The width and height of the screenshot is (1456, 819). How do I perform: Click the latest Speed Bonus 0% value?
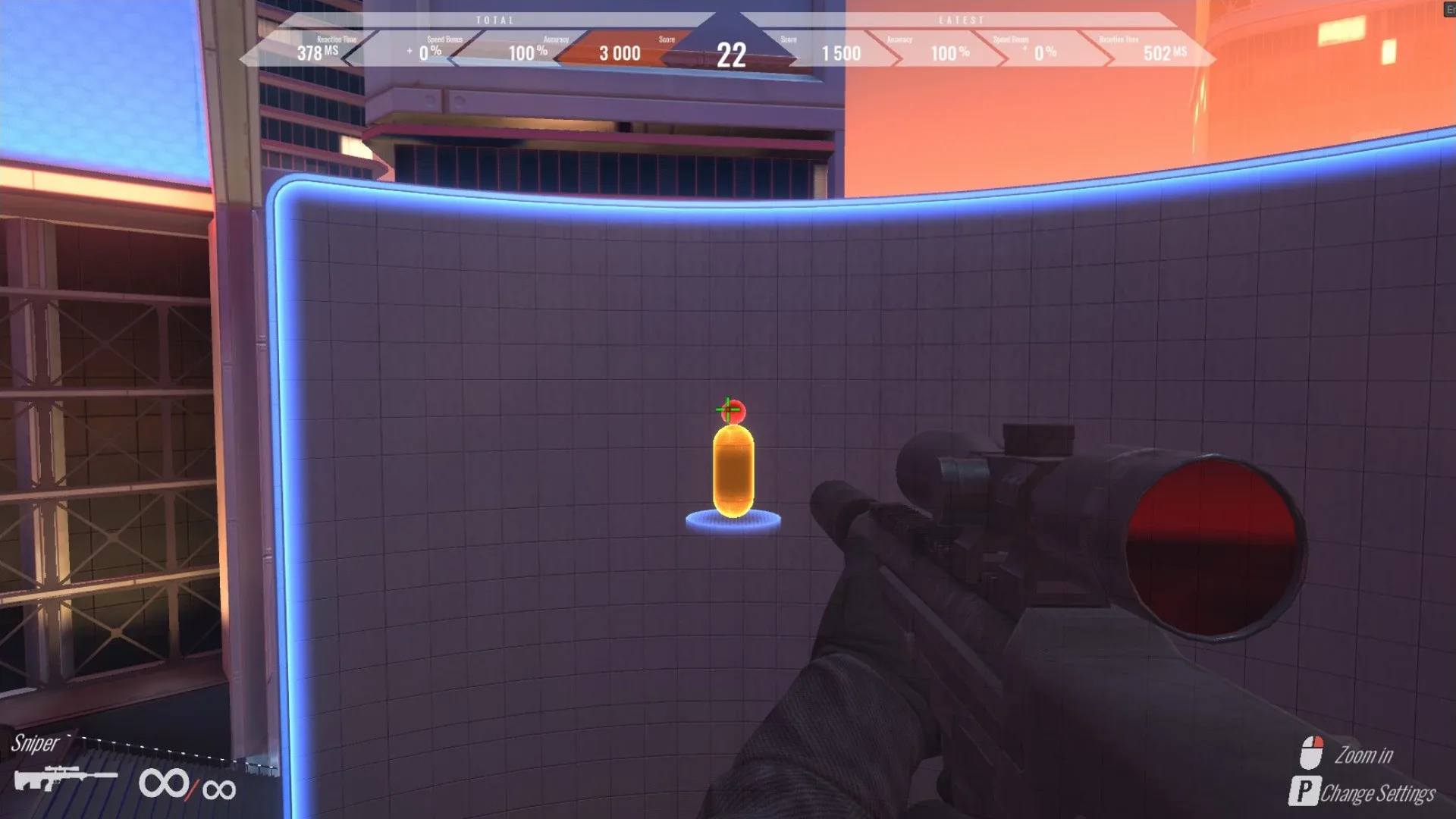tap(1045, 54)
